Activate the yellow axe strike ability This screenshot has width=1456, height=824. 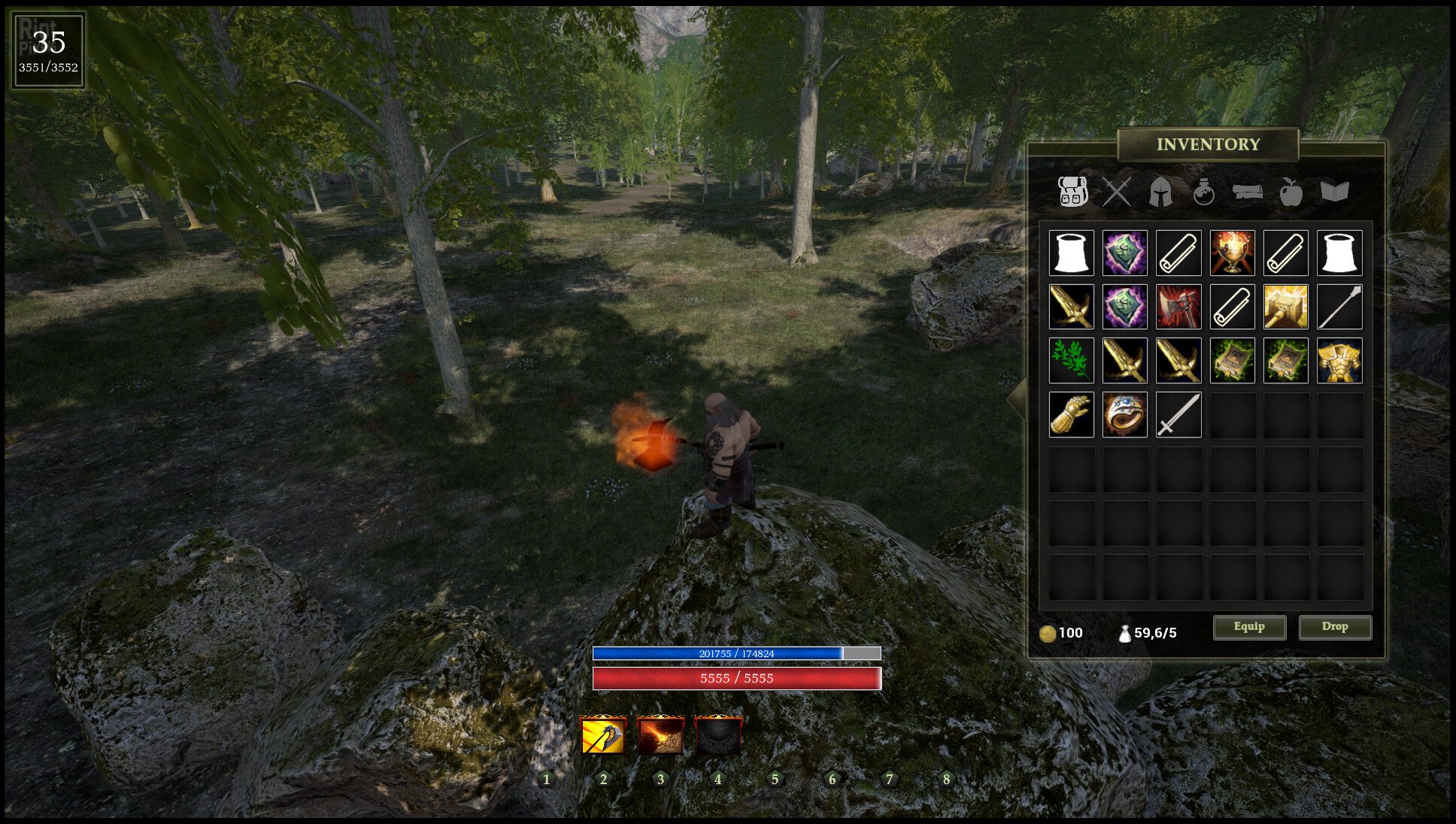click(603, 735)
